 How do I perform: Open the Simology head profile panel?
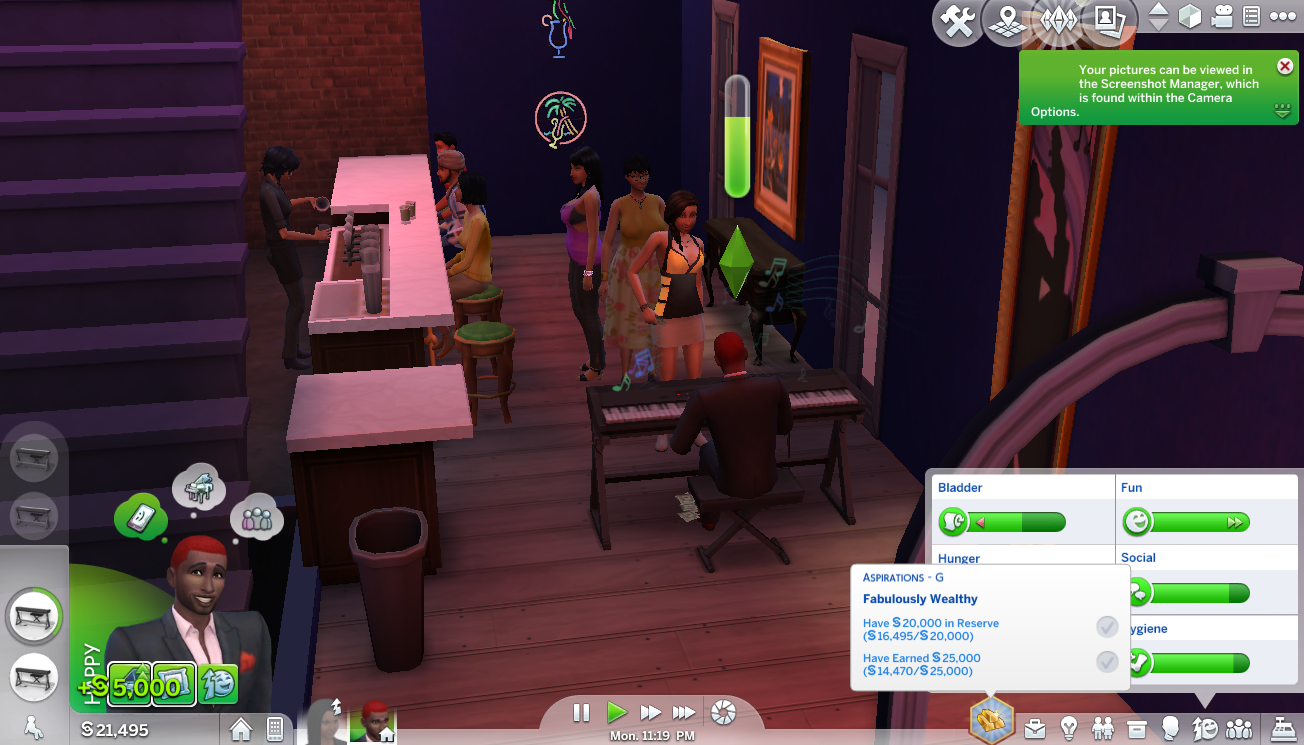click(x=1170, y=728)
